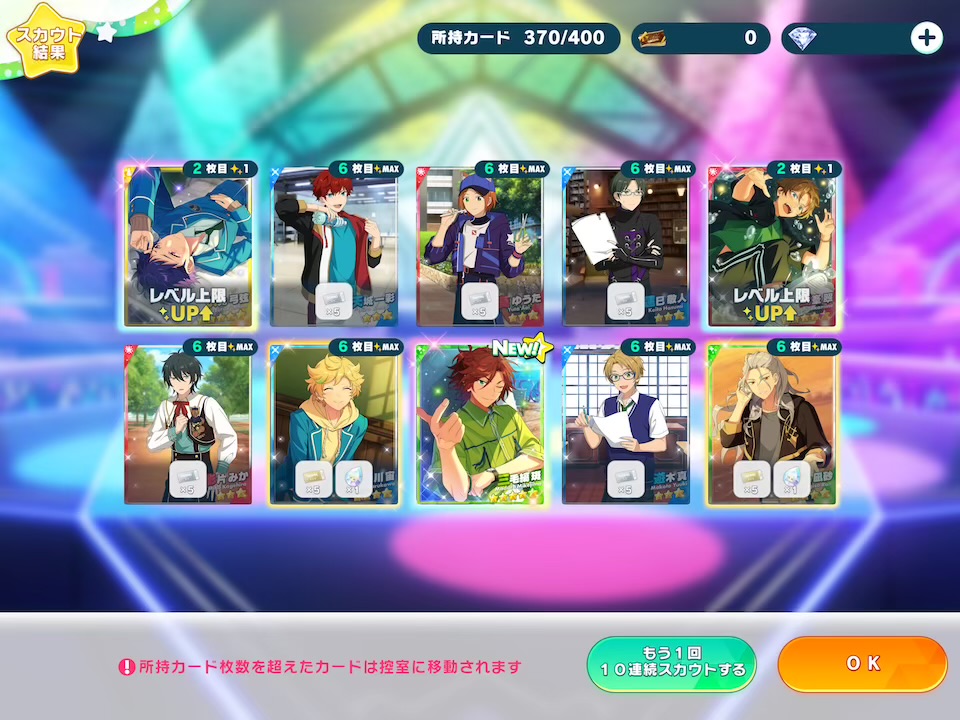Screen dimensions: 960x720
Task: View the card of the boy in a blue cap
Action: click(480, 247)
